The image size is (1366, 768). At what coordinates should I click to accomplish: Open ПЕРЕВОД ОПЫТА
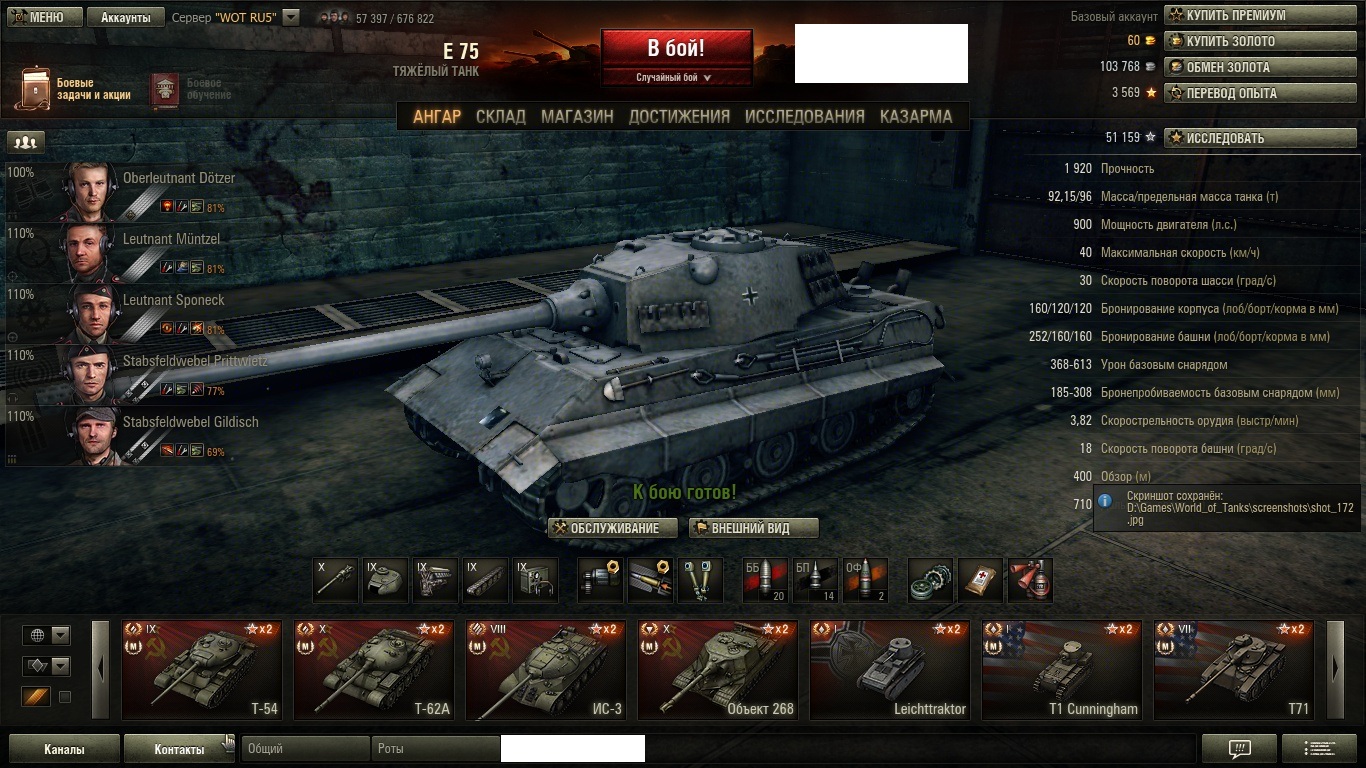(1261, 93)
